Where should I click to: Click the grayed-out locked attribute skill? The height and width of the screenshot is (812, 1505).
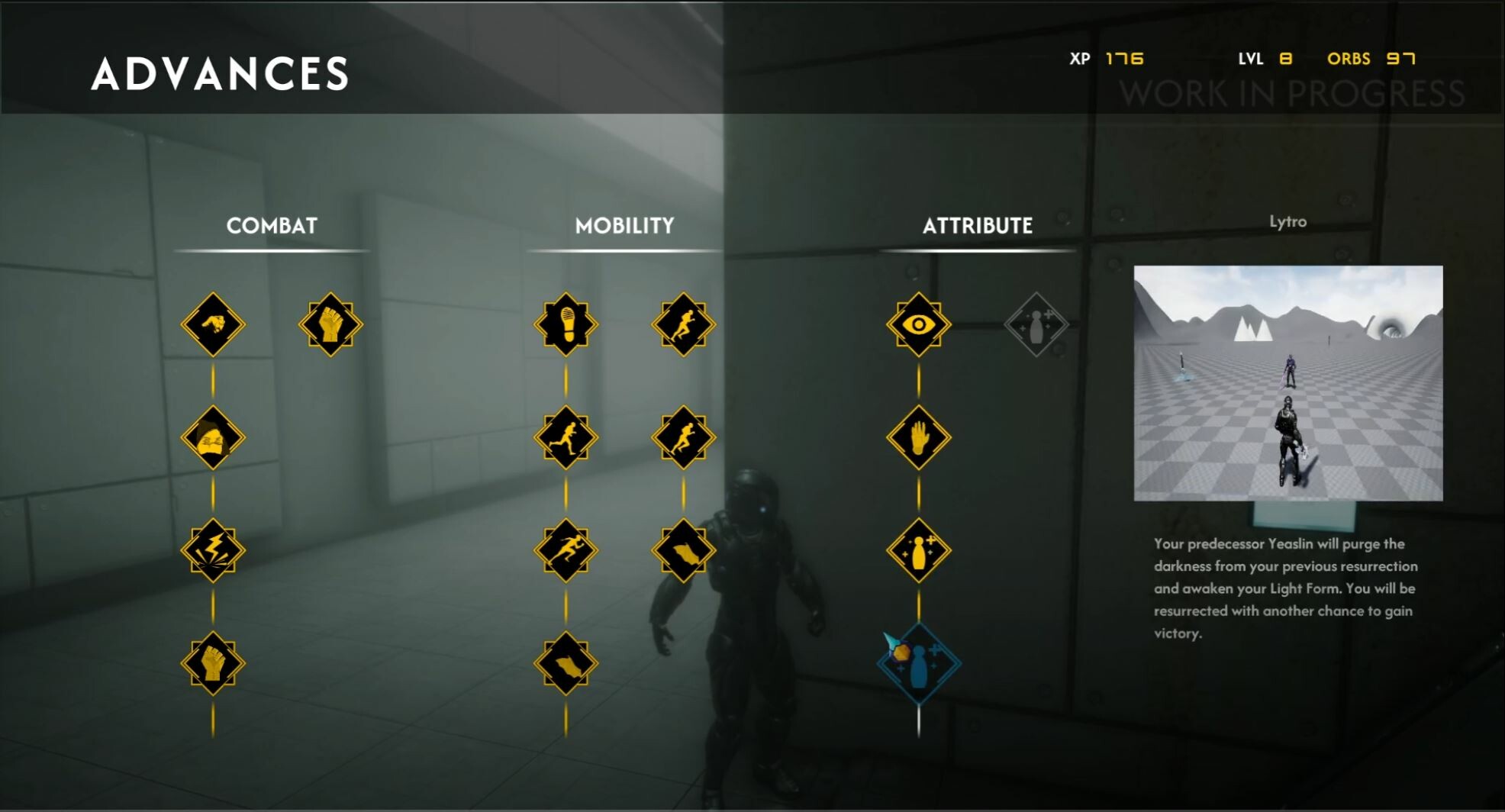pos(1036,324)
